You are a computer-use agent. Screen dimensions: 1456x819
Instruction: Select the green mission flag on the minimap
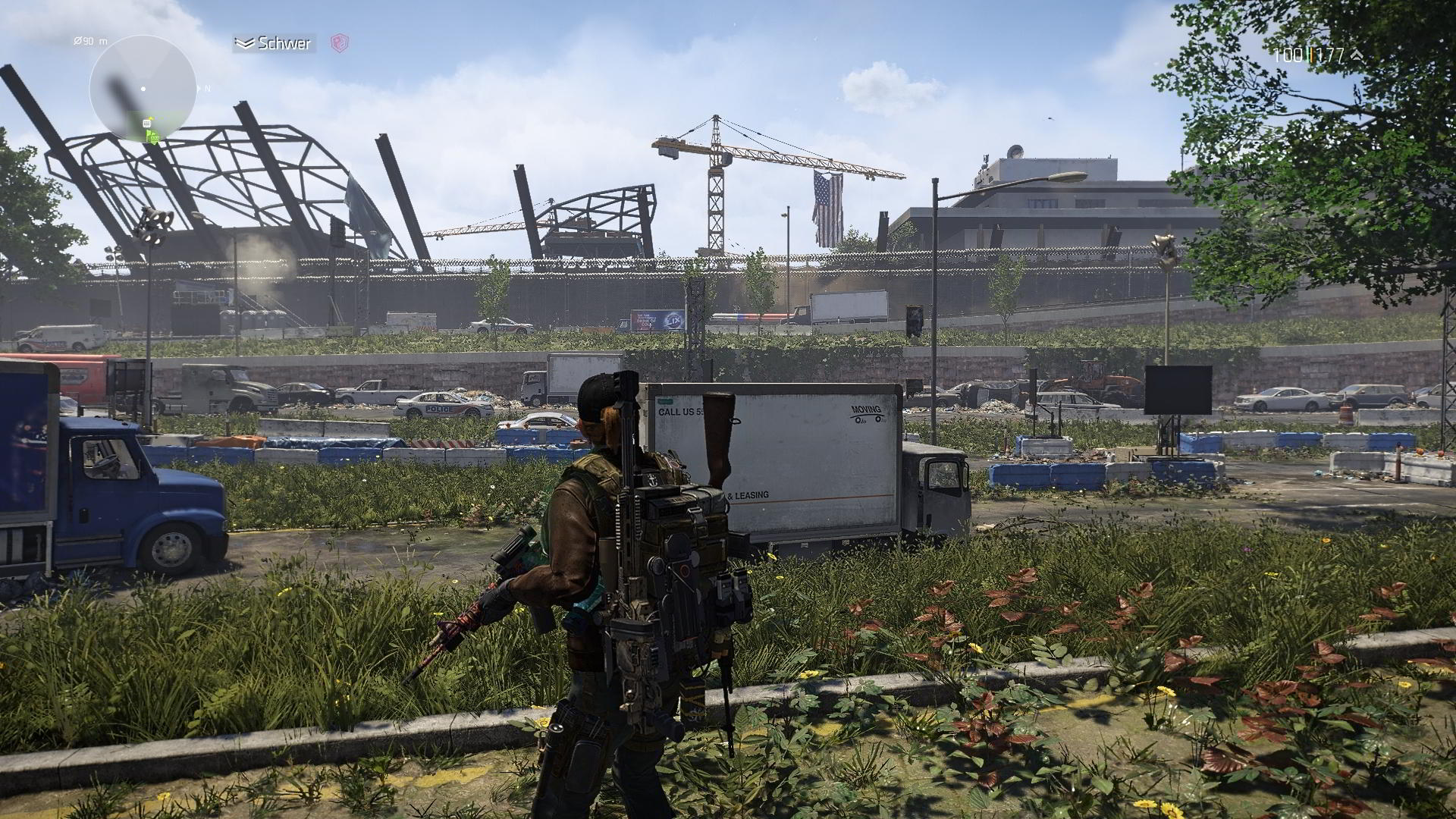(150, 136)
